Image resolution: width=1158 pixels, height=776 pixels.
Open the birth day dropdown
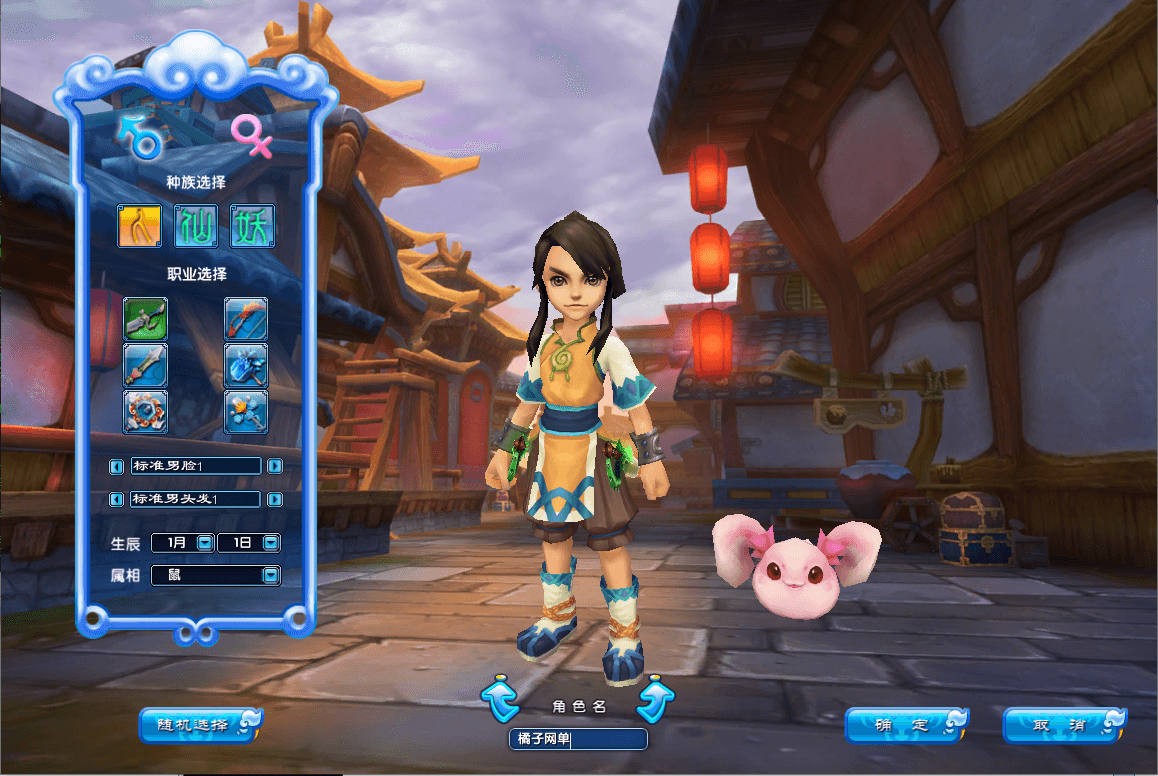[270, 543]
